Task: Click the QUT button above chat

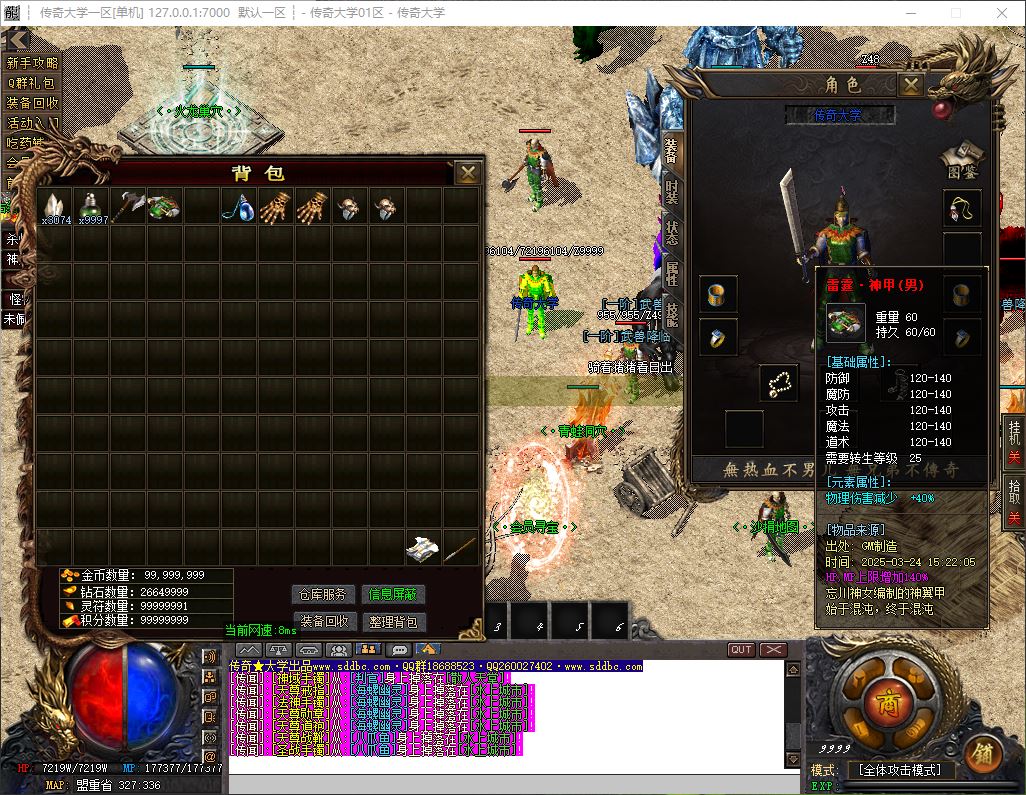Action: coord(741,650)
